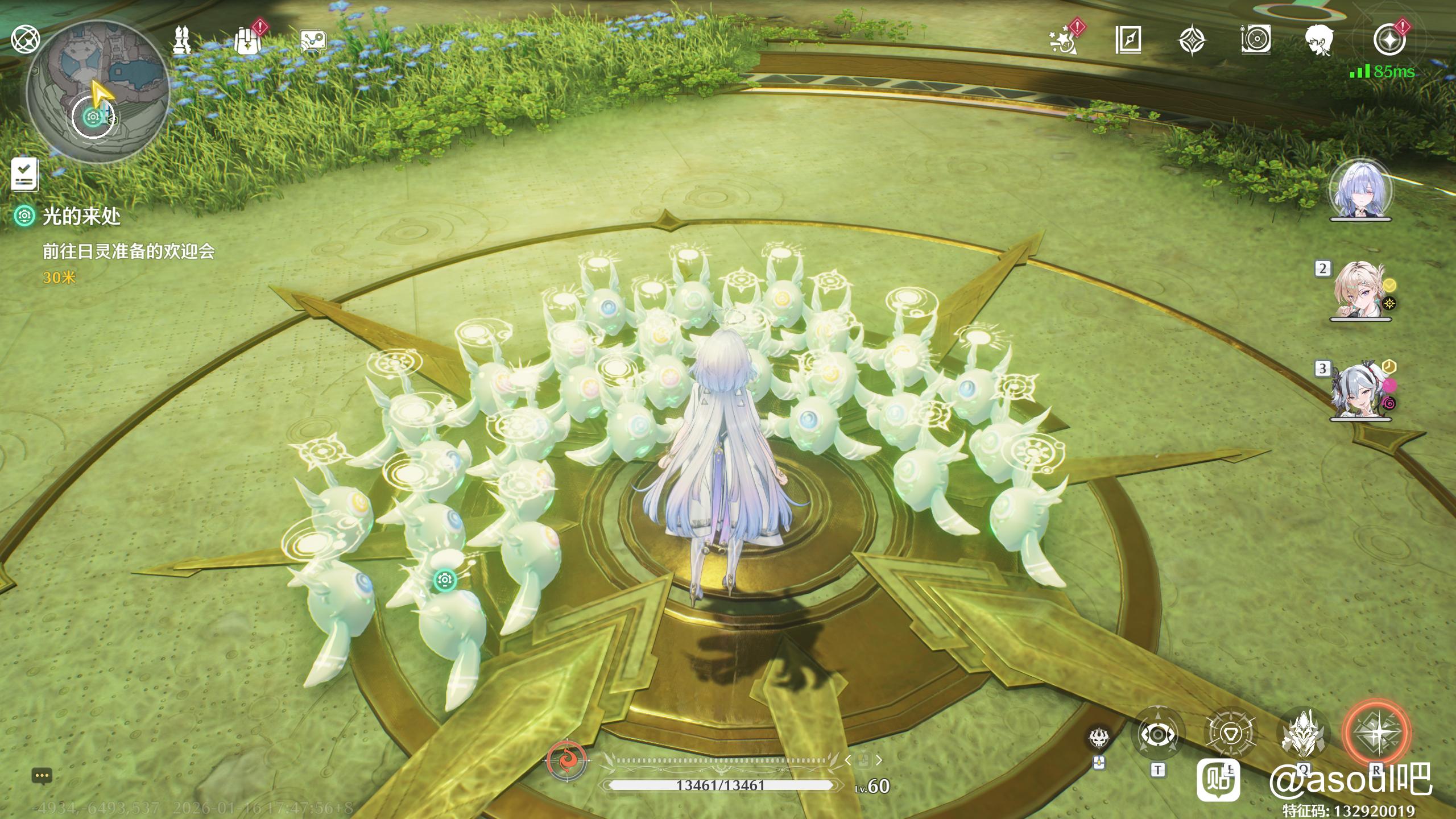Viewport: 1456px width, 819px height.
Task: Open the terminal menu icon beside the minimap
Action: (26, 40)
